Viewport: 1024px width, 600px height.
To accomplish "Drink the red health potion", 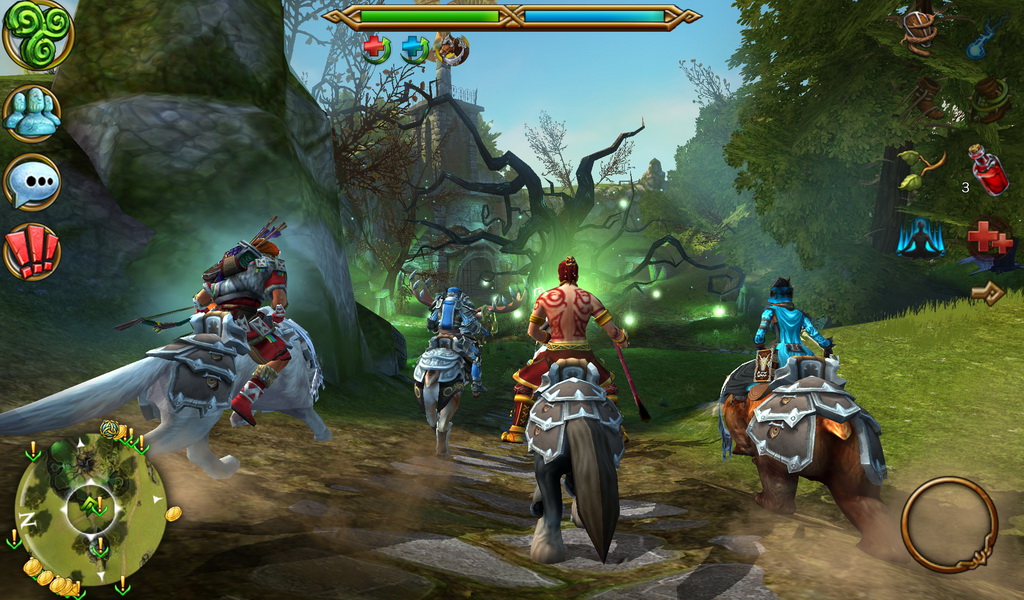I will (989, 170).
